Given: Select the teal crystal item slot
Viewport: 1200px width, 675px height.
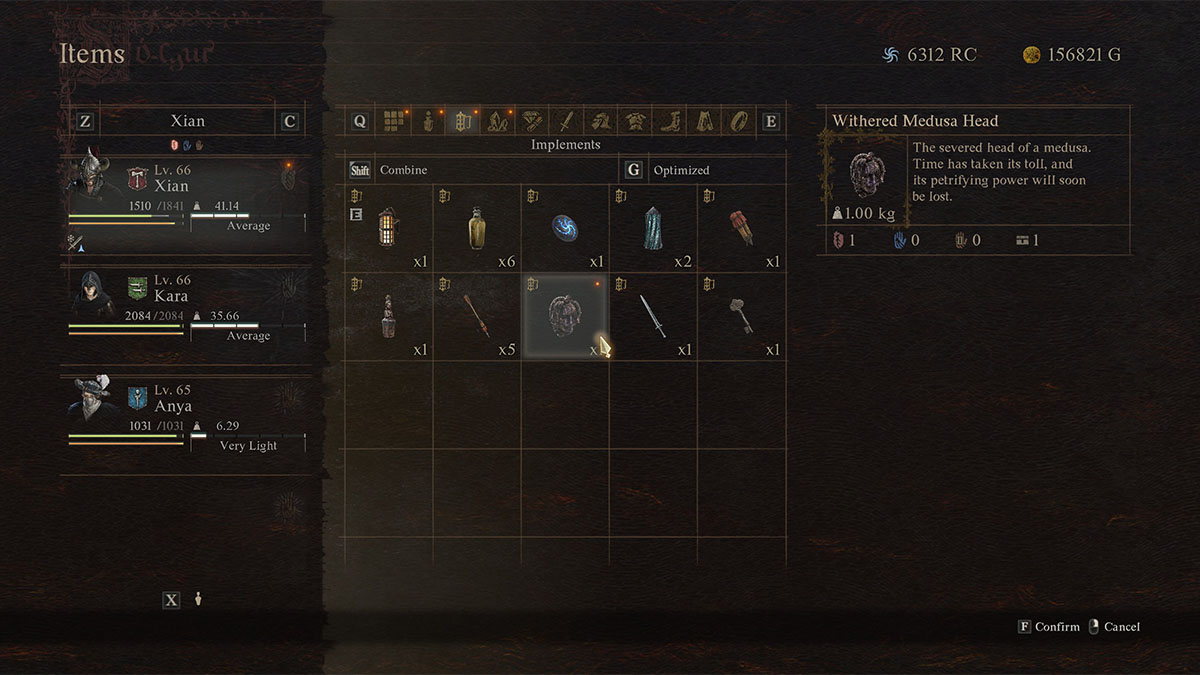Looking at the screenshot, I should pyautogui.click(x=653, y=229).
